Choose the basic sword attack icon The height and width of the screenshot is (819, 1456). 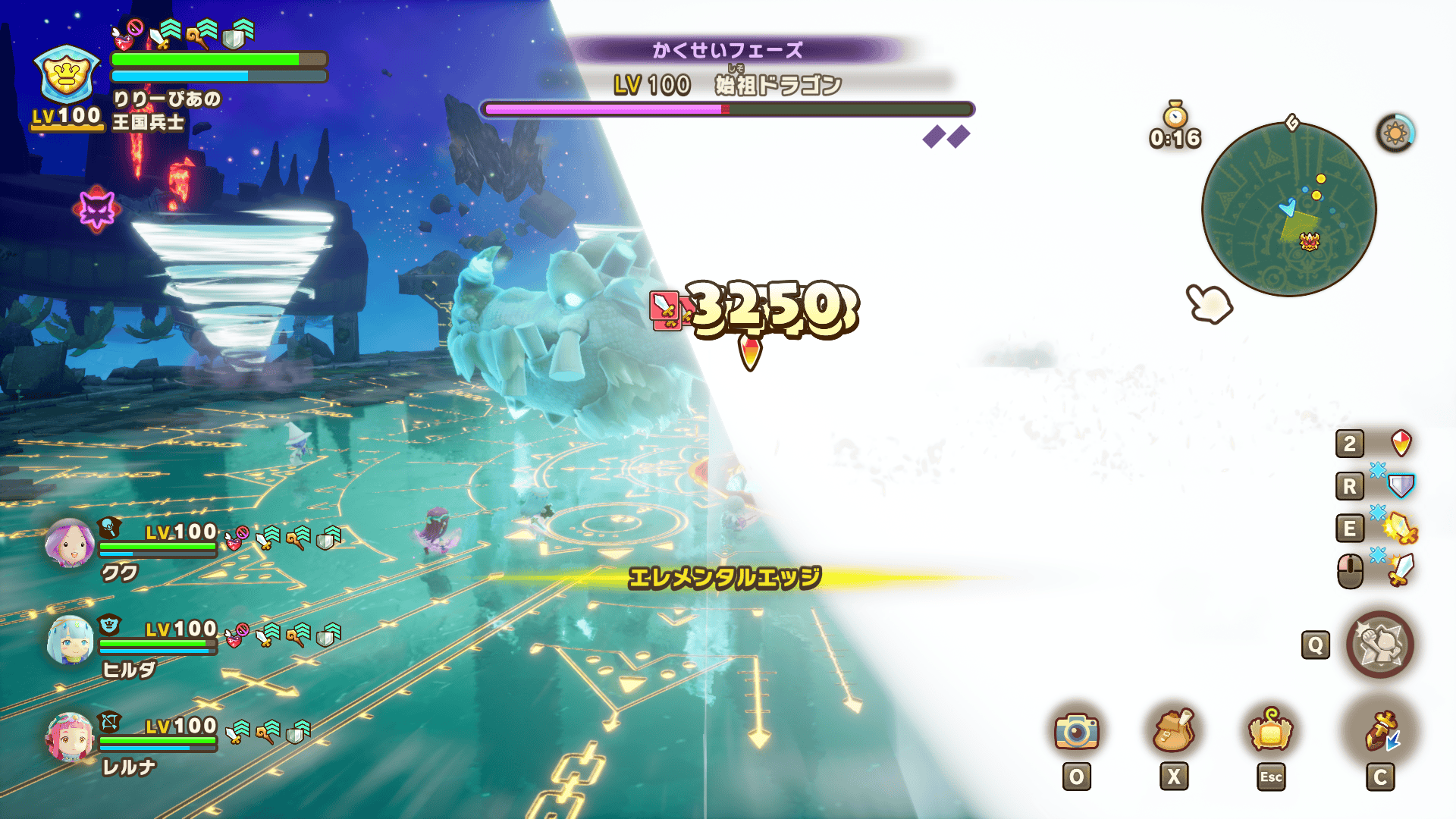pos(1401,570)
